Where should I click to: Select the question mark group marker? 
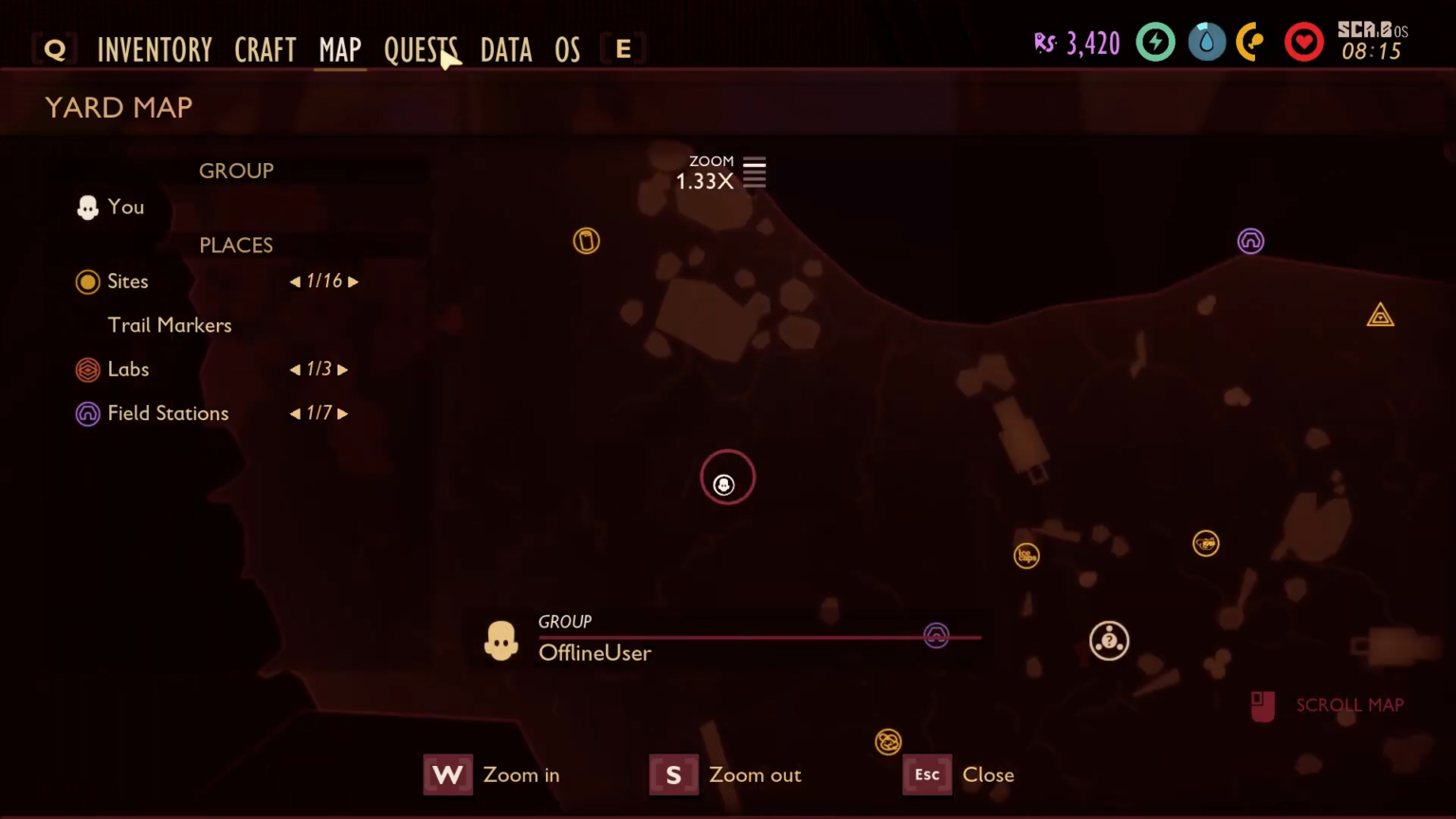coord(1109,641)
